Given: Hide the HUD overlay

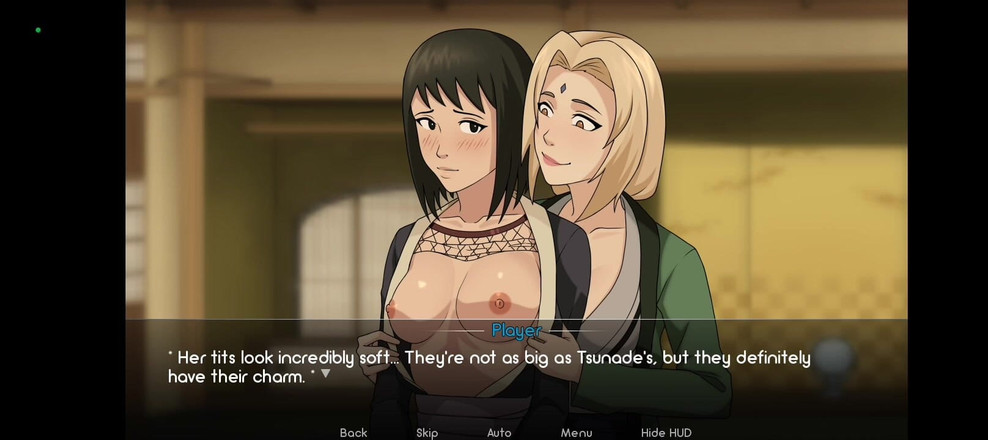Looking at the screenshot, I should (666, 432).
